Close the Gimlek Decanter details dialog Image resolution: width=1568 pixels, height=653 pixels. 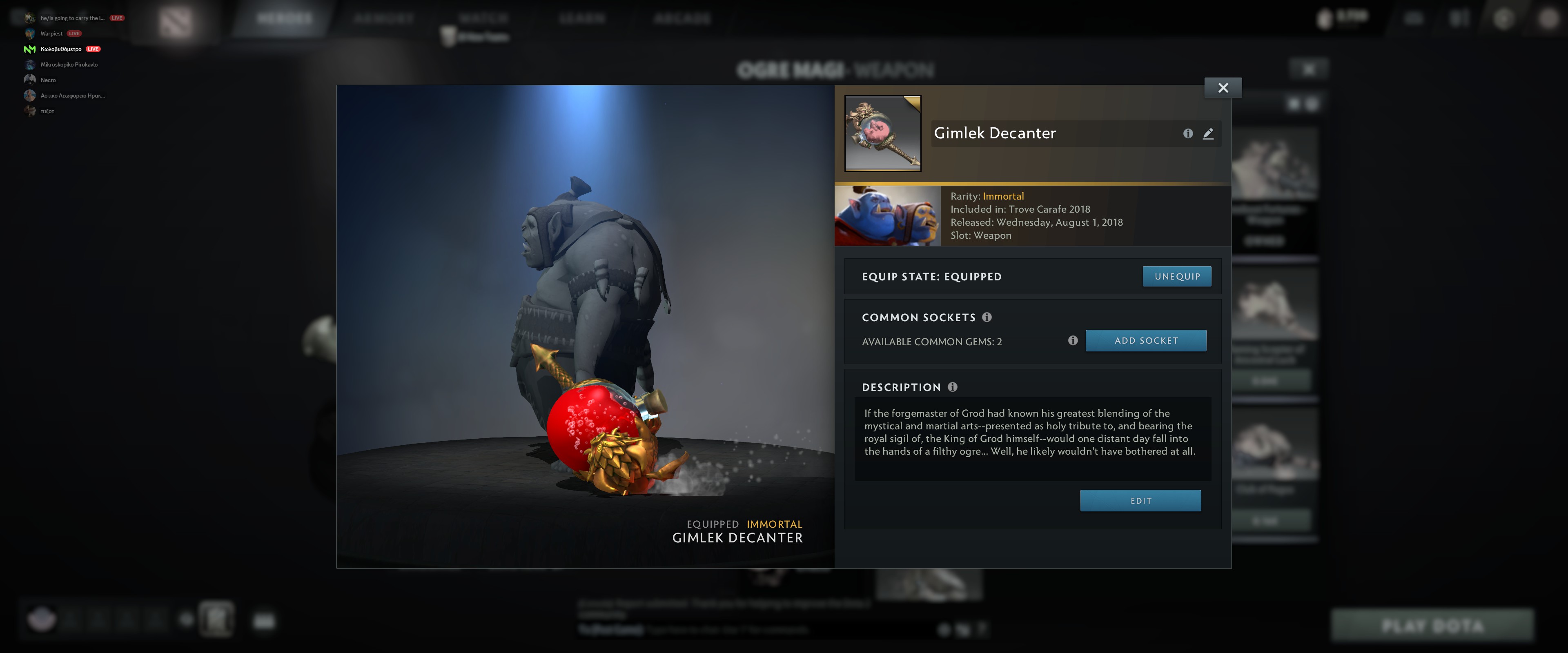[1224, 88]
